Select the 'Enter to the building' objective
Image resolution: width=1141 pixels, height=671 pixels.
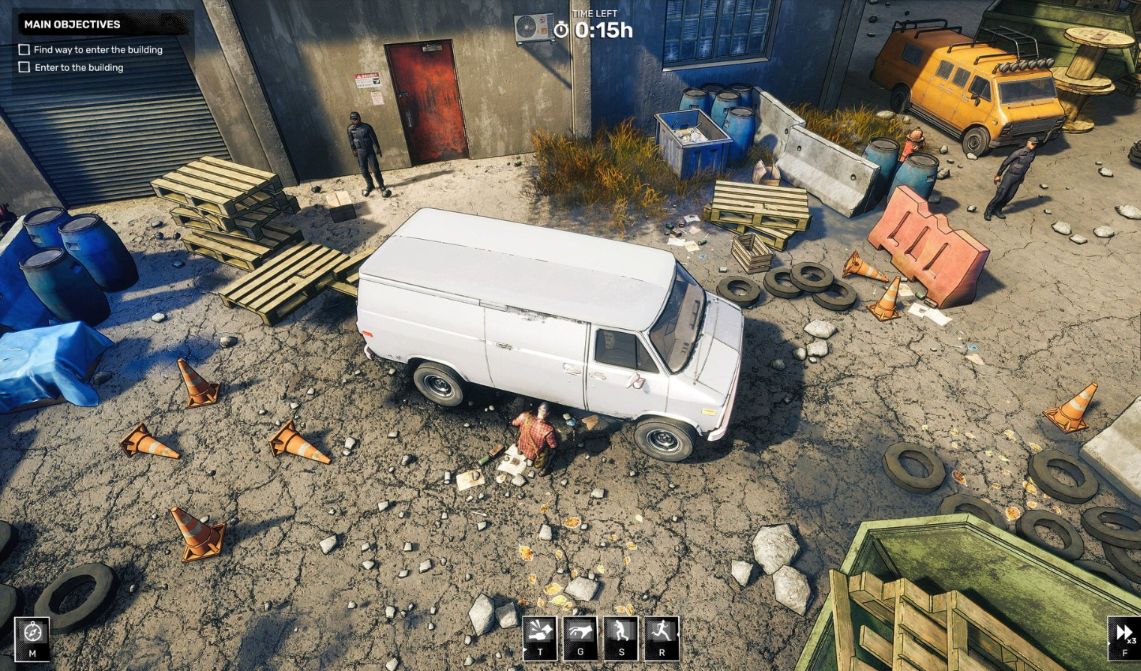point(78,67)
